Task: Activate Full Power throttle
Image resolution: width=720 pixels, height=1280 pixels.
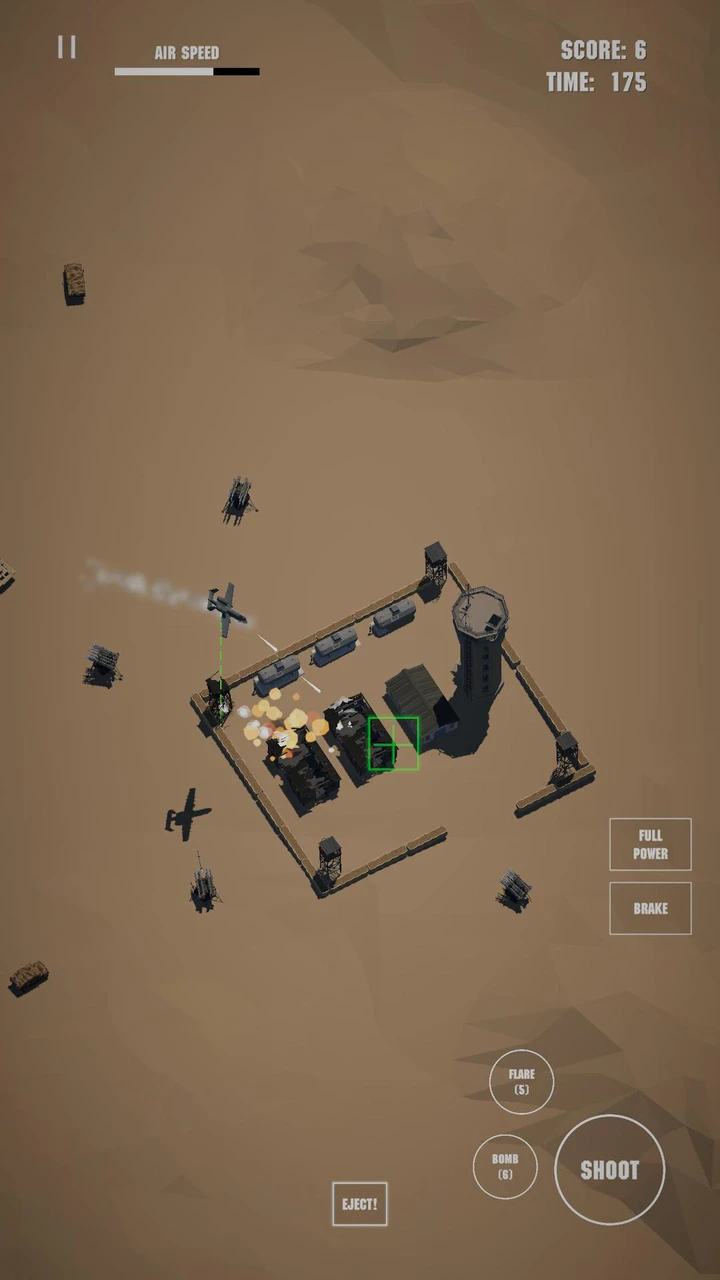Action: click(650, 845)
